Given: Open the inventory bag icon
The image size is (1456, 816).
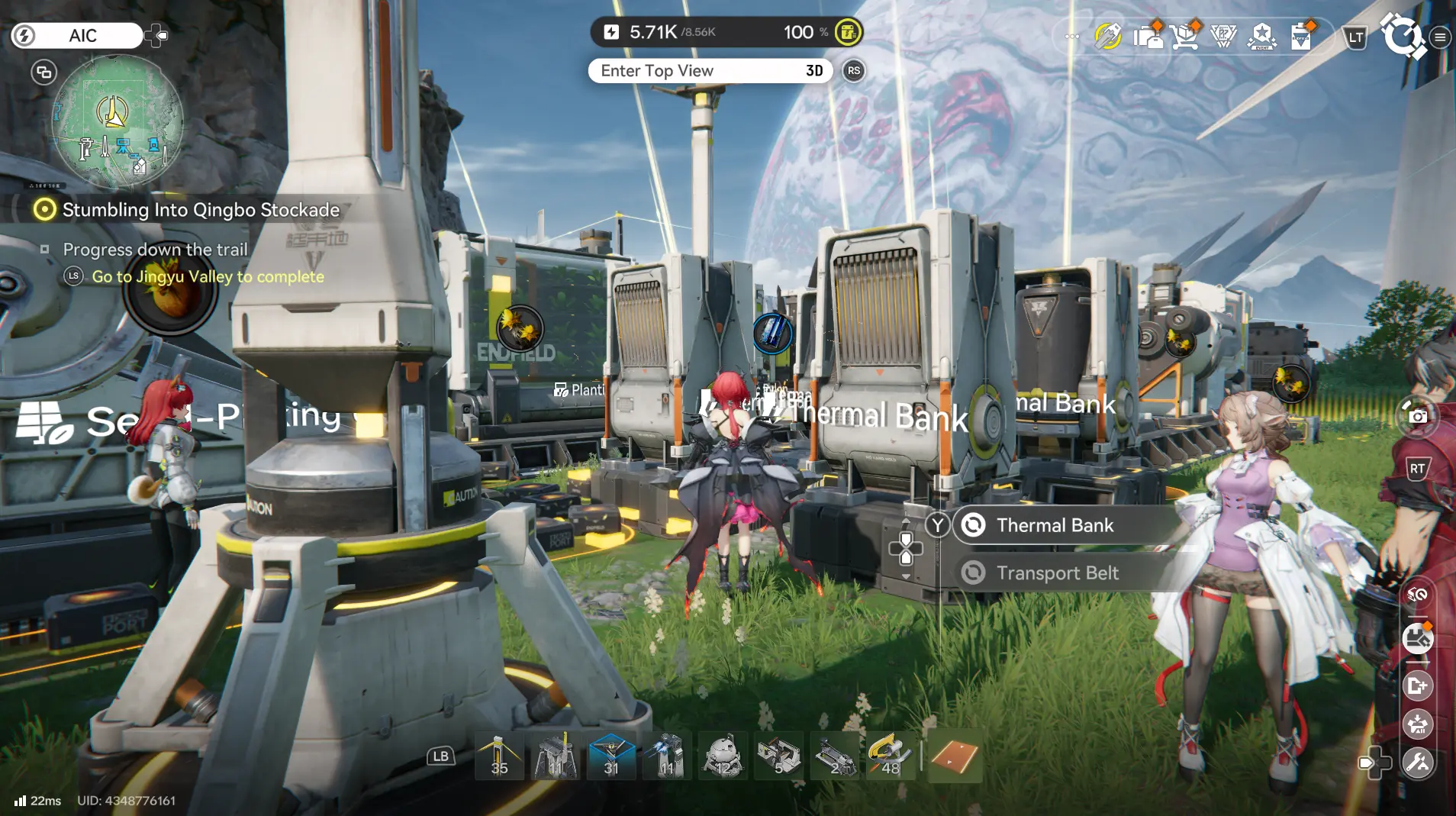Looking at the screenshot, I should [1150, 36].
